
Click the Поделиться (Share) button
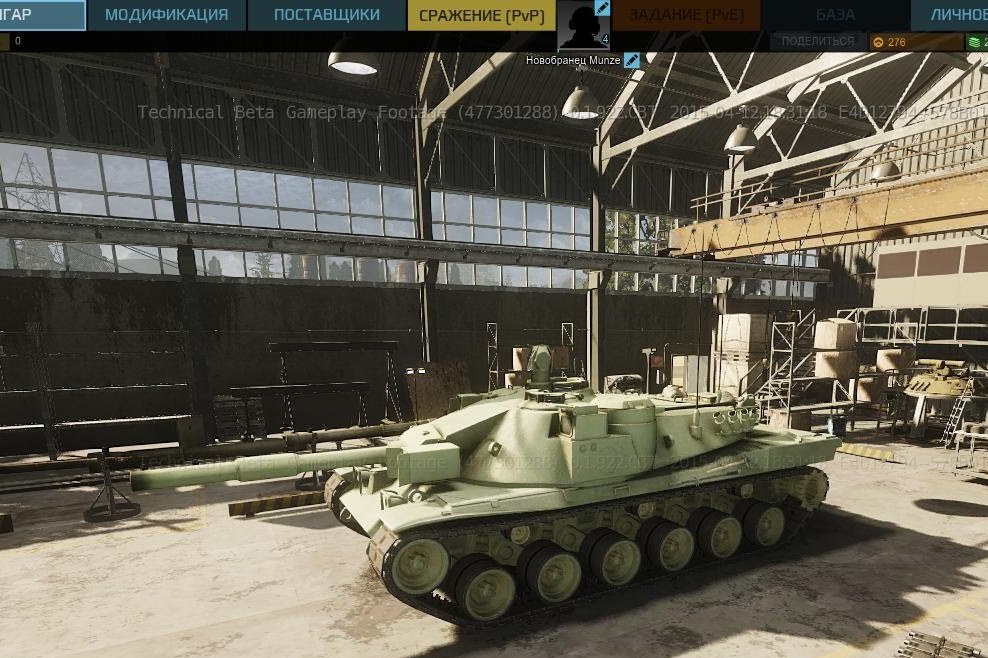817,42
